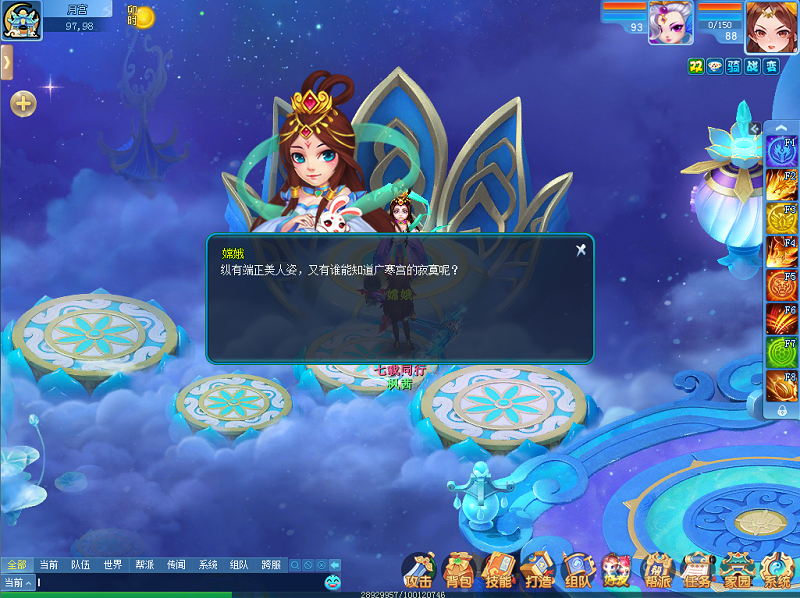
Task: Open the 组队 team menu
Action: coord(577,571)
